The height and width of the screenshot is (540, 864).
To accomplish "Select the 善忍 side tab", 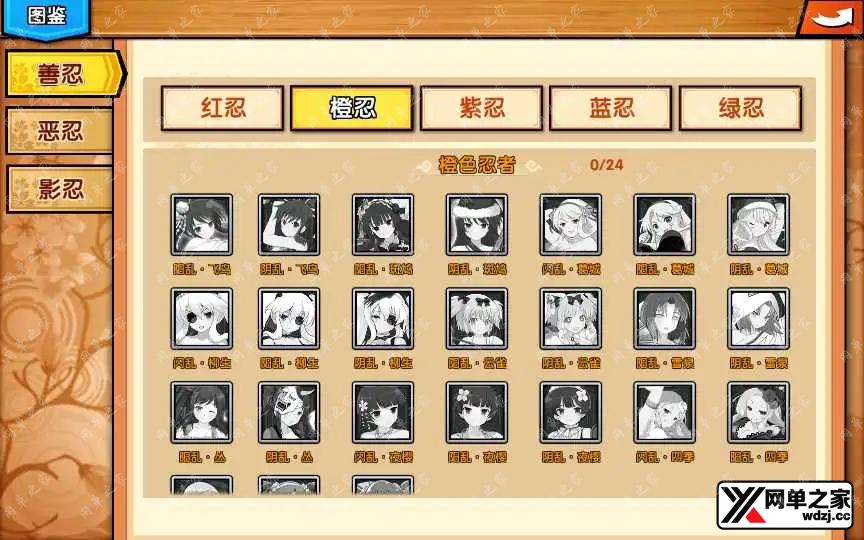I will 62,74.
